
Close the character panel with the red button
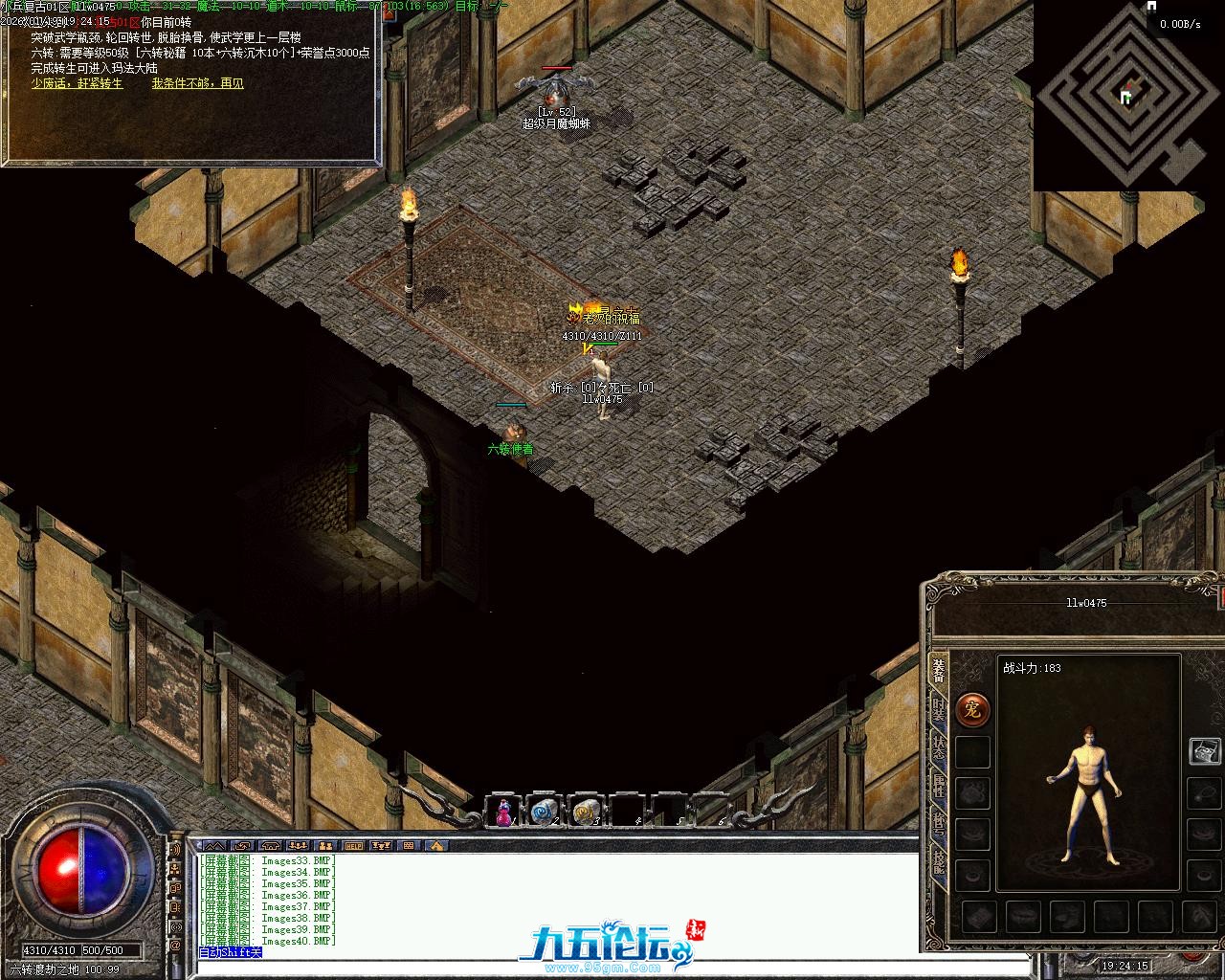[1221, 597]
